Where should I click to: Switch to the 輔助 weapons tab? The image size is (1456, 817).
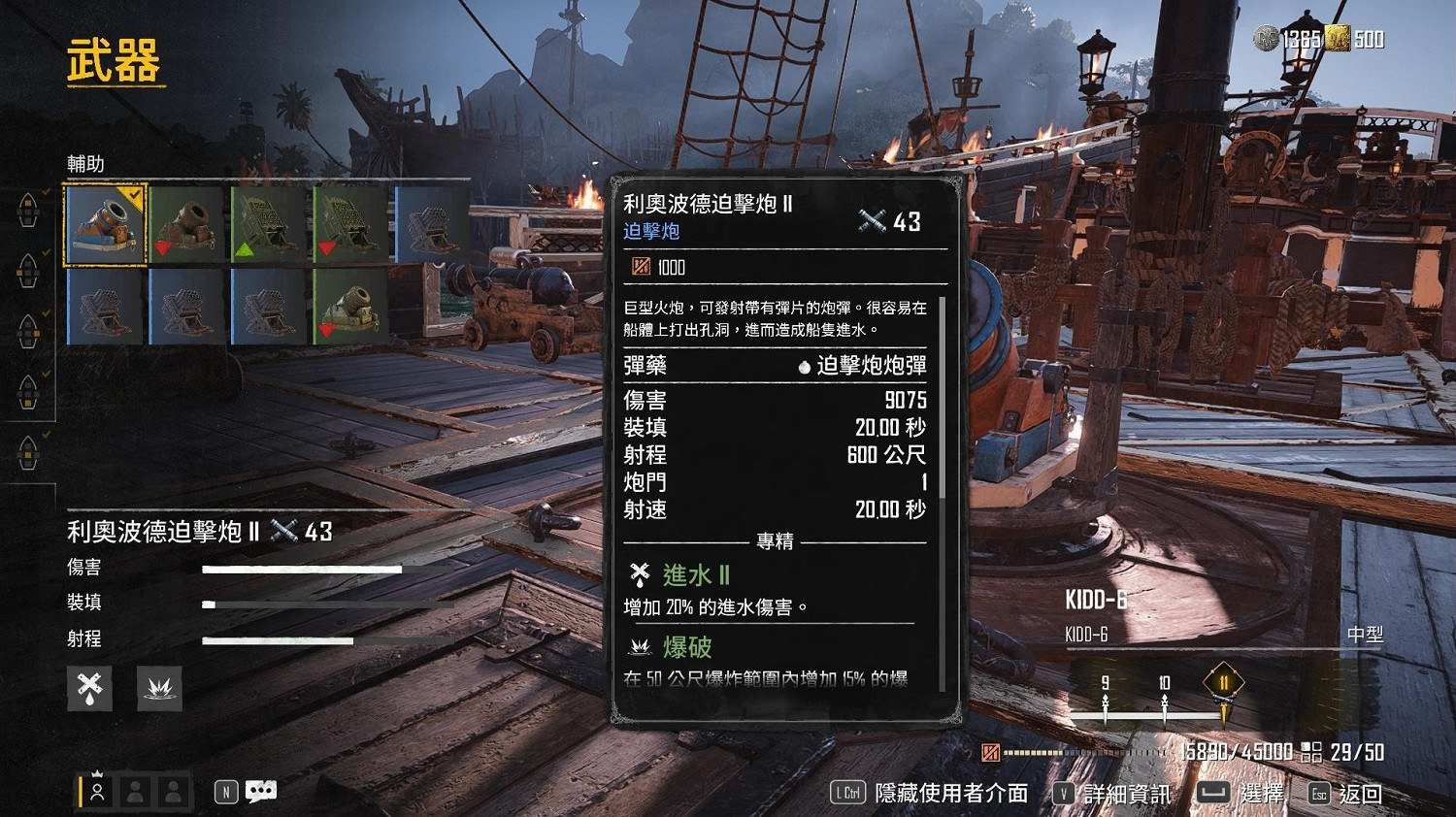(87, 163)
